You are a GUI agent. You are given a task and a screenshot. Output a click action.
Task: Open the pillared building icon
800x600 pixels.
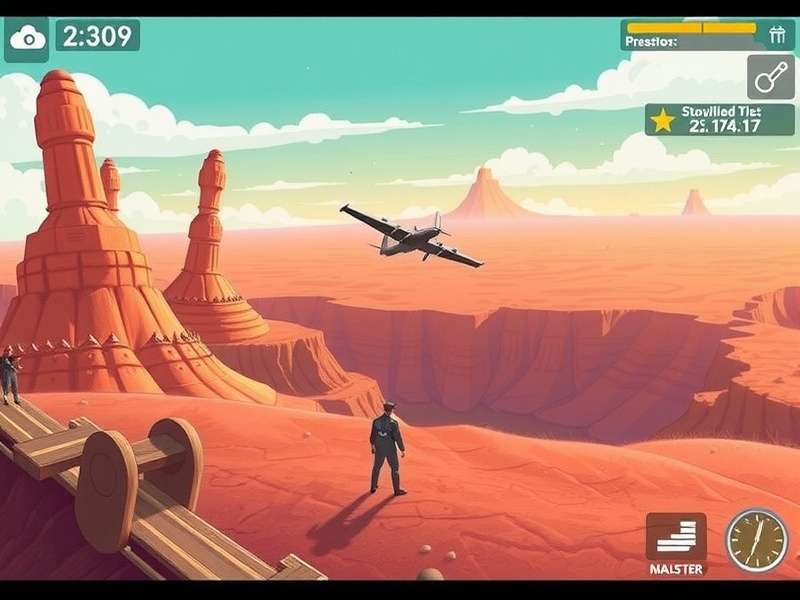tap(778, 35)
